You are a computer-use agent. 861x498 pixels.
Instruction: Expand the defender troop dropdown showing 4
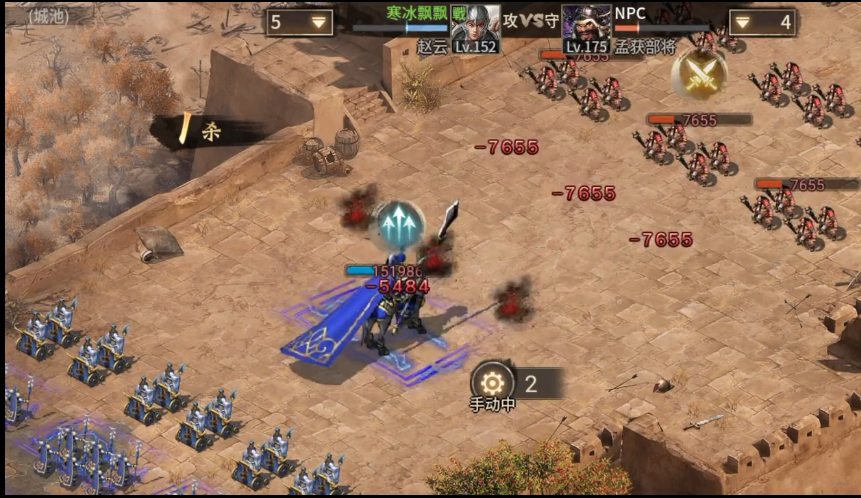(x=762, y=22)
